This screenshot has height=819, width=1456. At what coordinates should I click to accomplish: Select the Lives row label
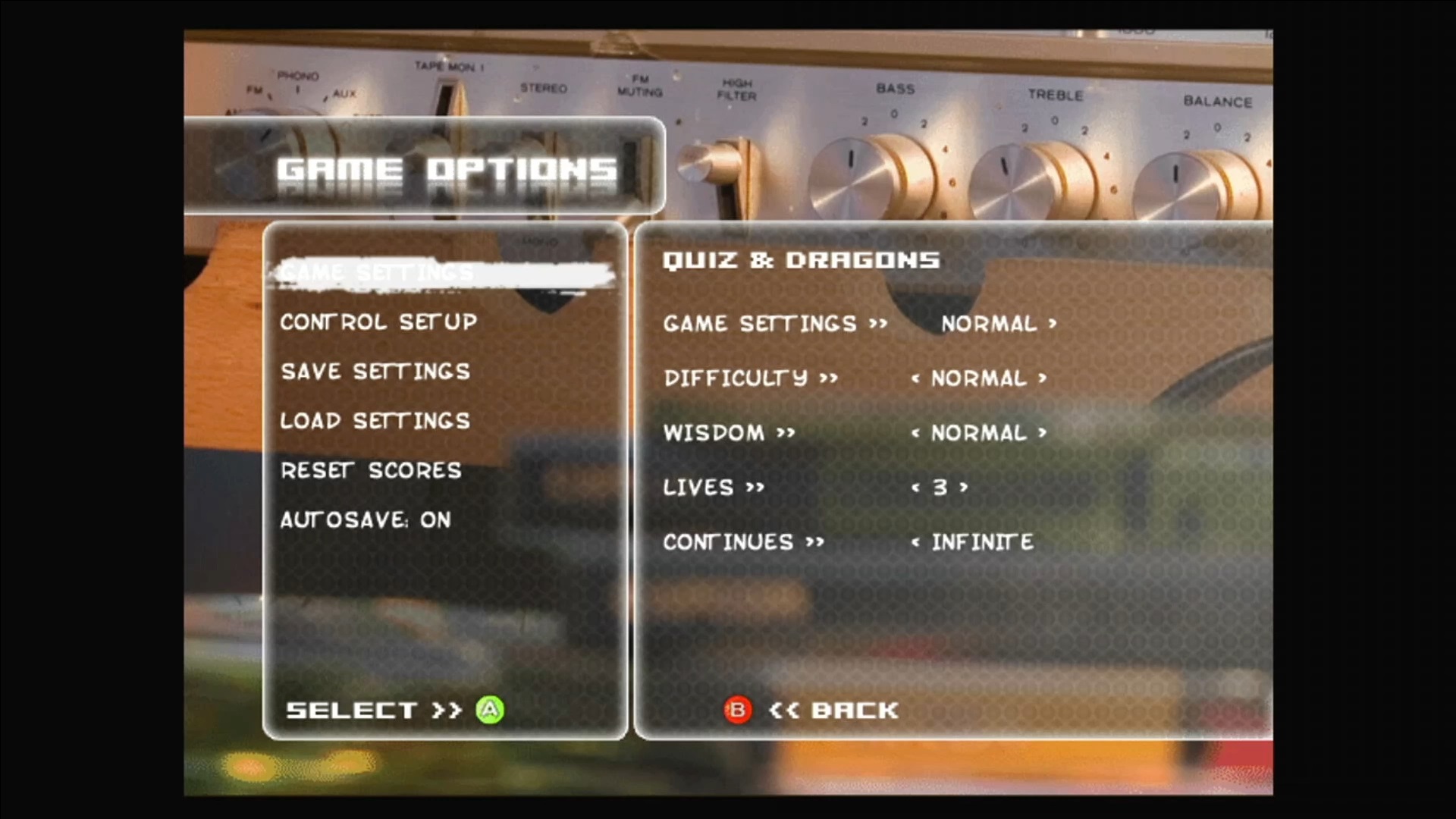click(x=698, y=488)
